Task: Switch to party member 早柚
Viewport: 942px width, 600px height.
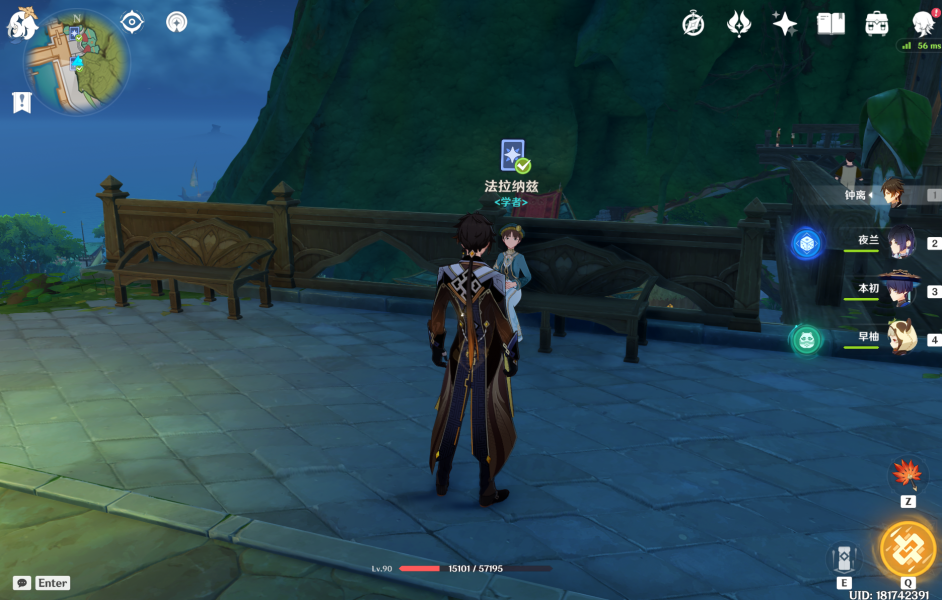Action: 902,338
